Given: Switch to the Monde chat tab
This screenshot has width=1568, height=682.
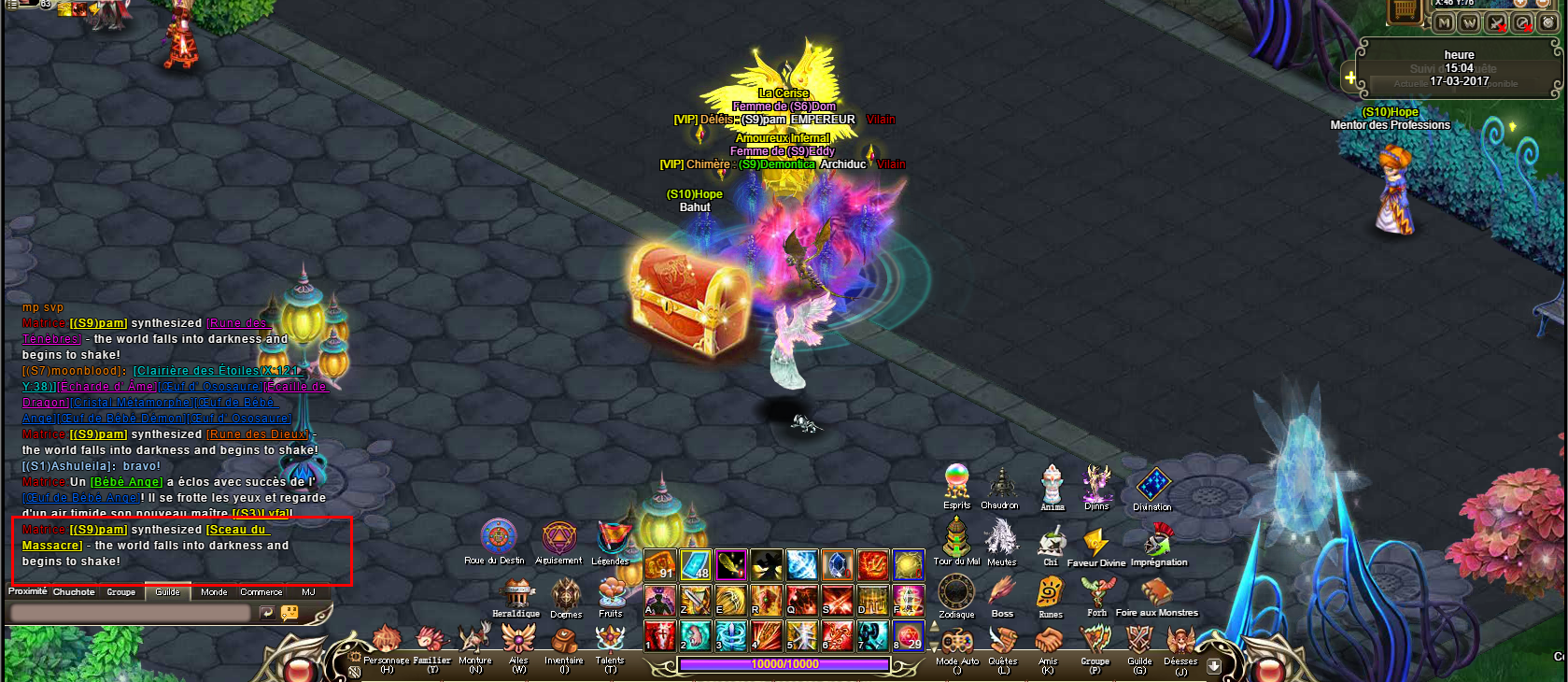Looking at the screenshot, I should click(214, 592).
